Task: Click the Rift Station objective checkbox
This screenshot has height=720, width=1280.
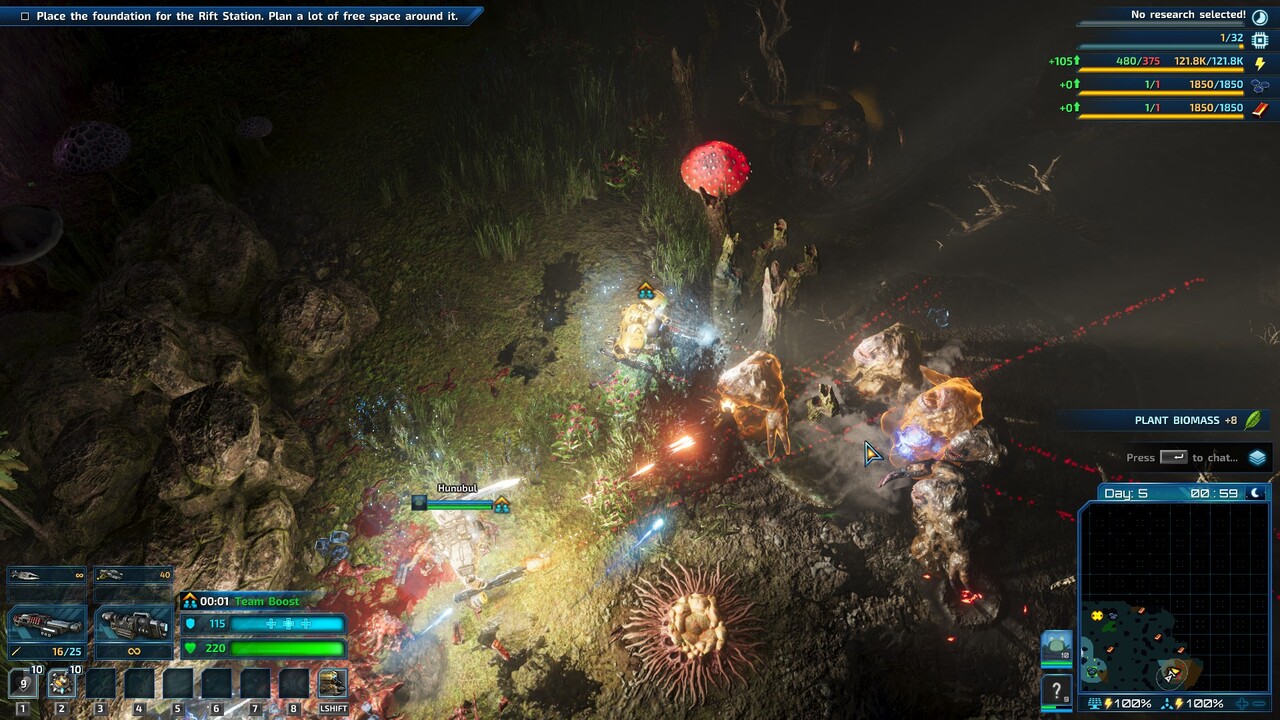Action: (x=25, y=16)
